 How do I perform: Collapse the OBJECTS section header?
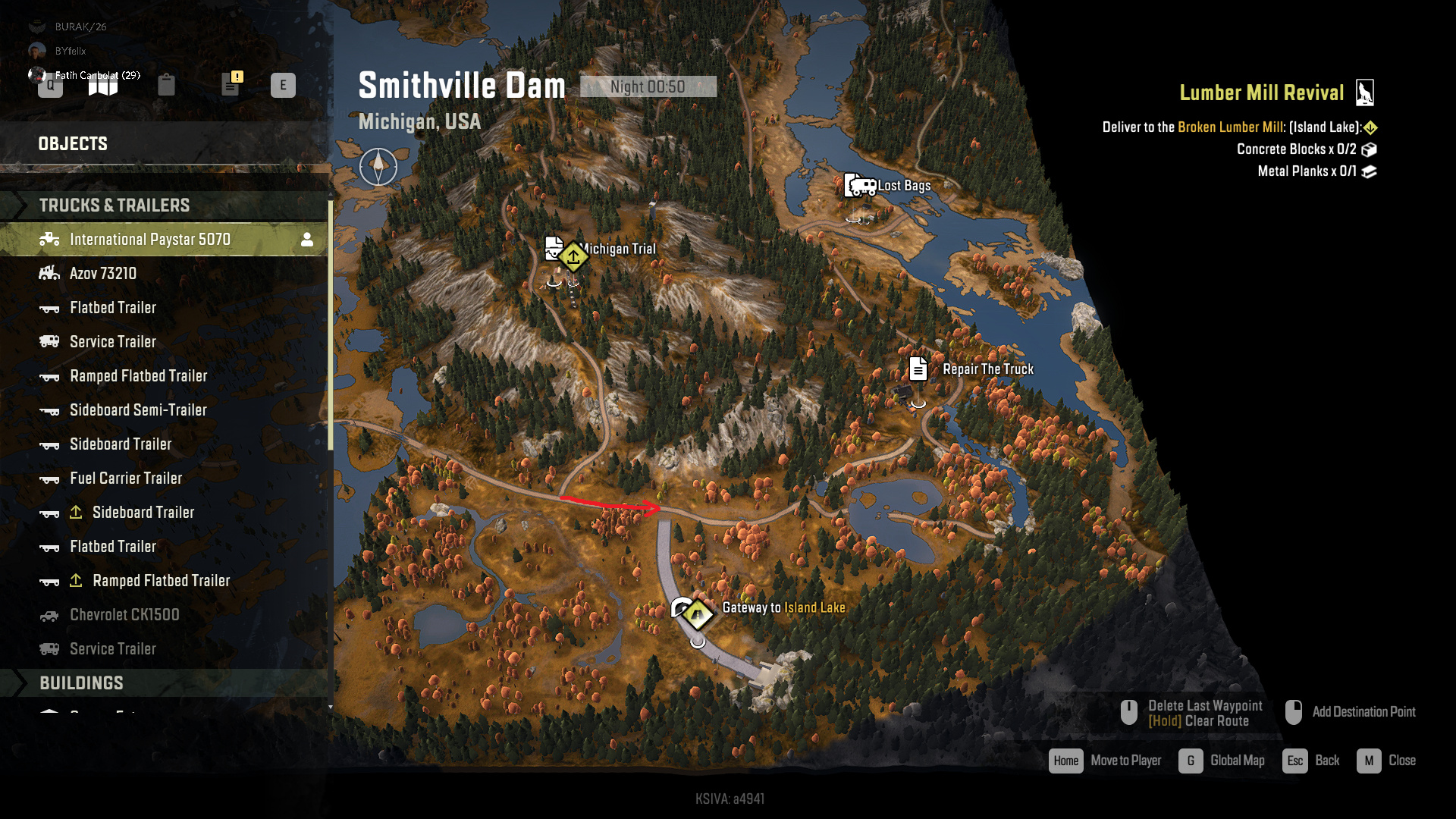(73, 143)
